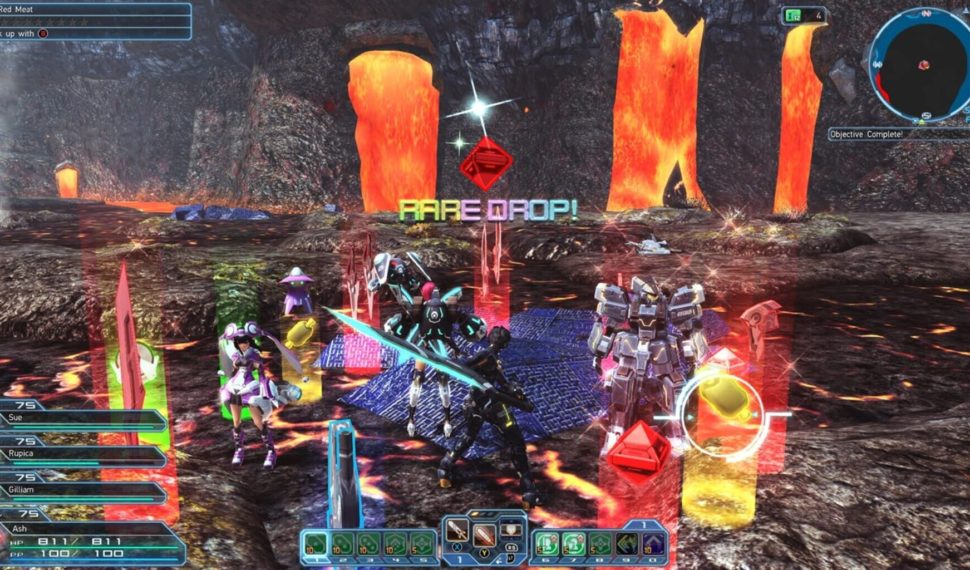Click the Objective Complete! tracker
The width and height of the screenshot is (970, 570).
coord(896,133)
